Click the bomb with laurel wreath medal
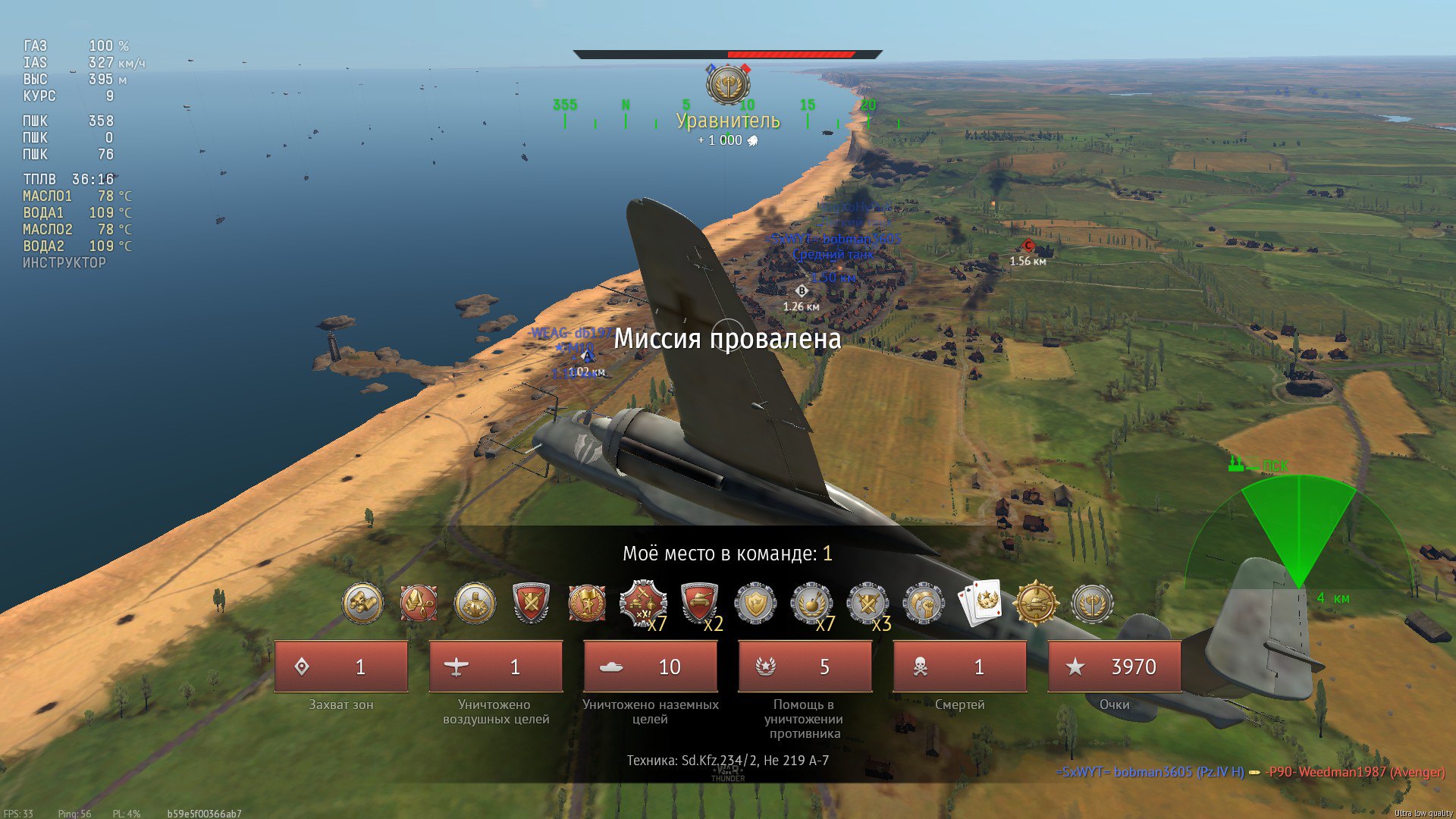Image resolution: width=1456 pixels, height=819 pixels. coord(811,604)
